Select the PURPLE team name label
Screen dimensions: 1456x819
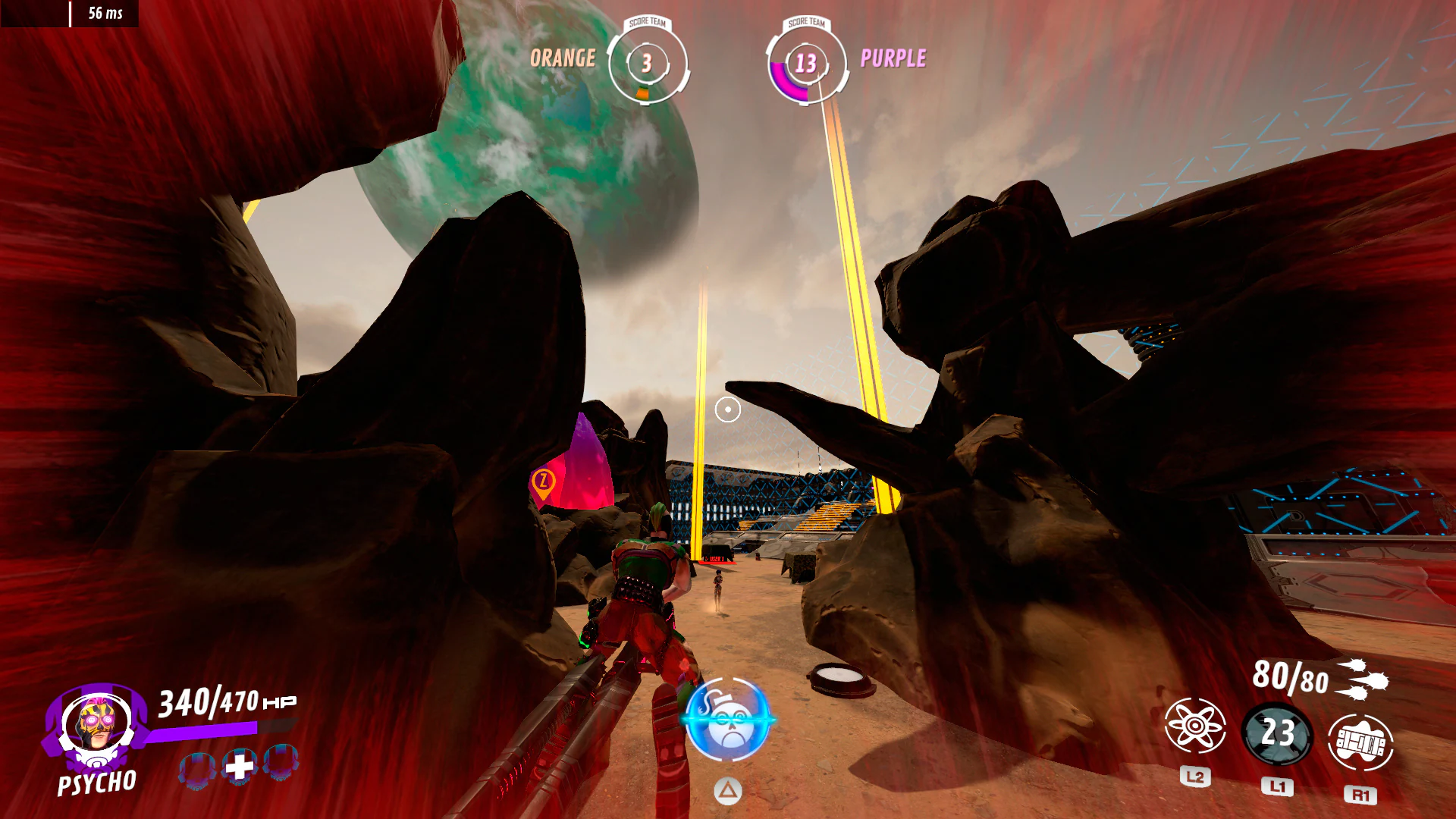(x=895, y=58)
